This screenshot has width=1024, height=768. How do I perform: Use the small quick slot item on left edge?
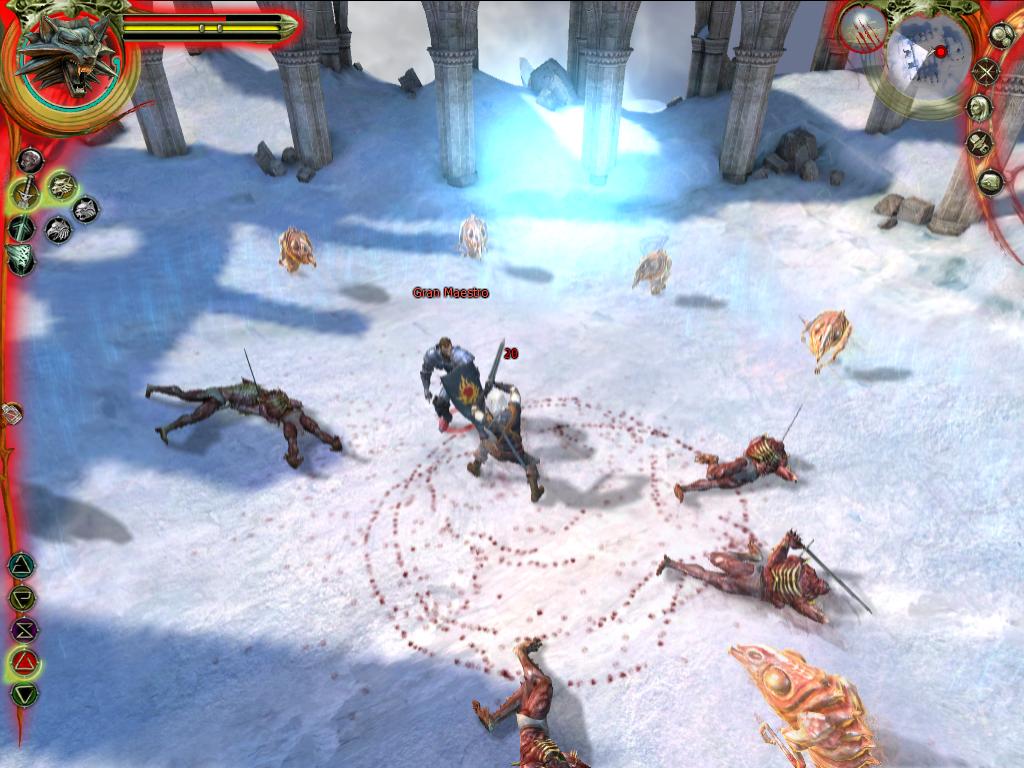point(10,413)
